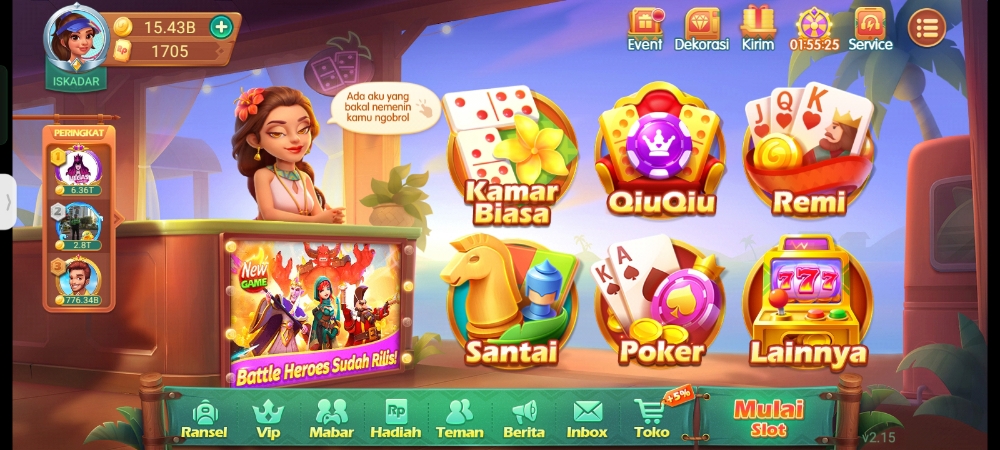View the Teman friends list
This screenshot has height=450, width=1000.
460,418
